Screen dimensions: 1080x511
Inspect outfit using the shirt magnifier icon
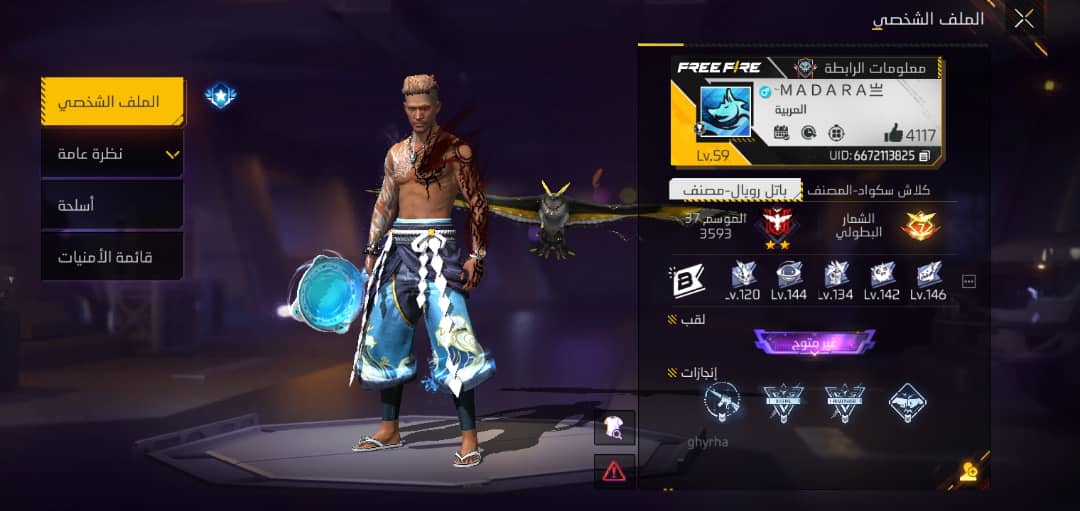(x=614, y=428)
